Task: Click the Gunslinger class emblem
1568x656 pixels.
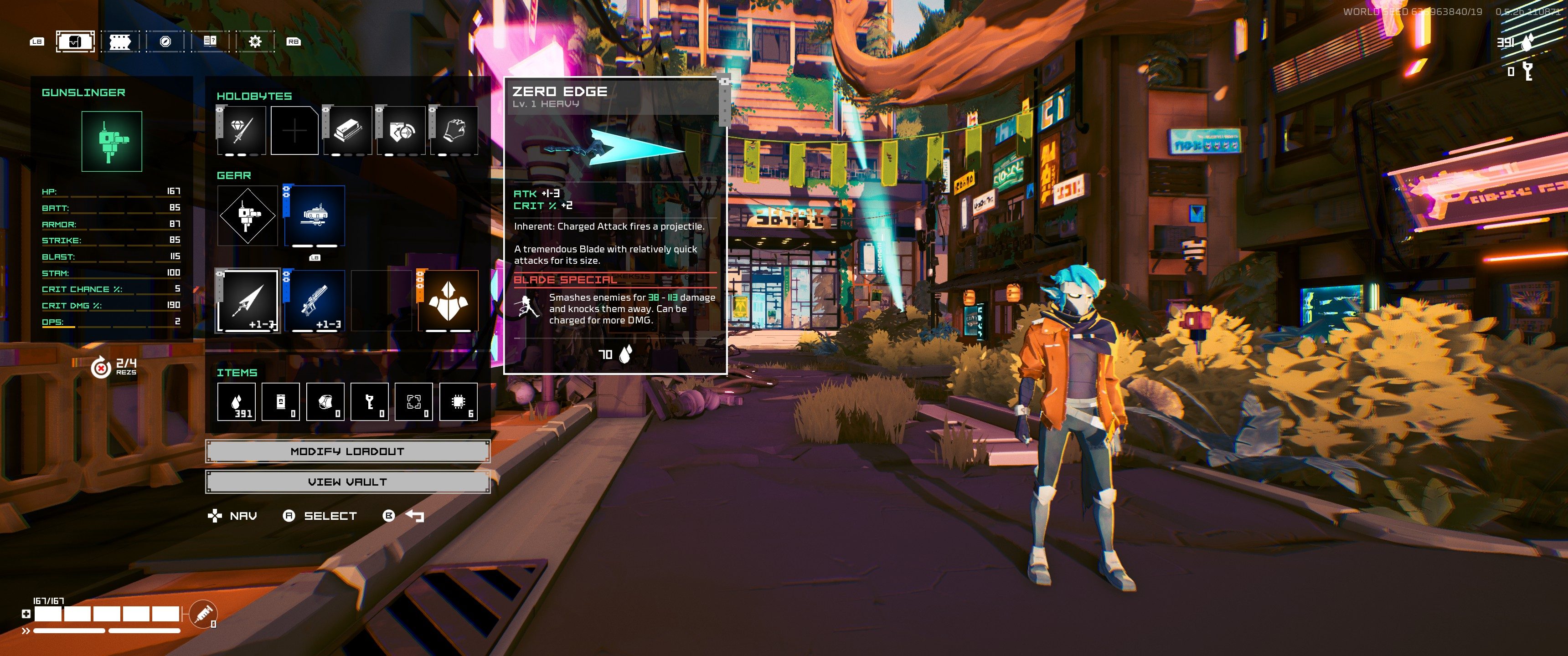Action: (x=112, y=141)
